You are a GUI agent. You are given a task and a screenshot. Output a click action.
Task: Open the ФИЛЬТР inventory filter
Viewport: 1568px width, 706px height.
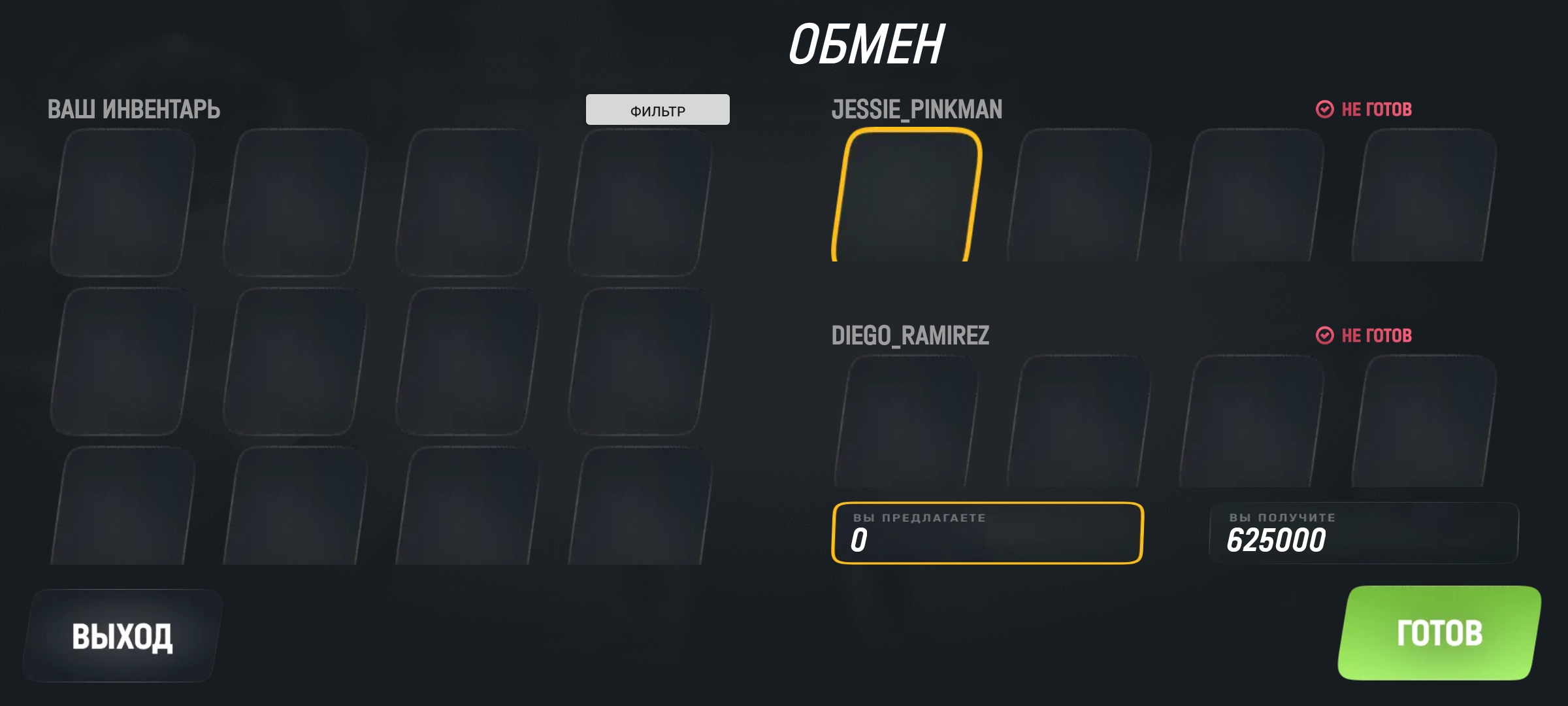click(657, 110)
